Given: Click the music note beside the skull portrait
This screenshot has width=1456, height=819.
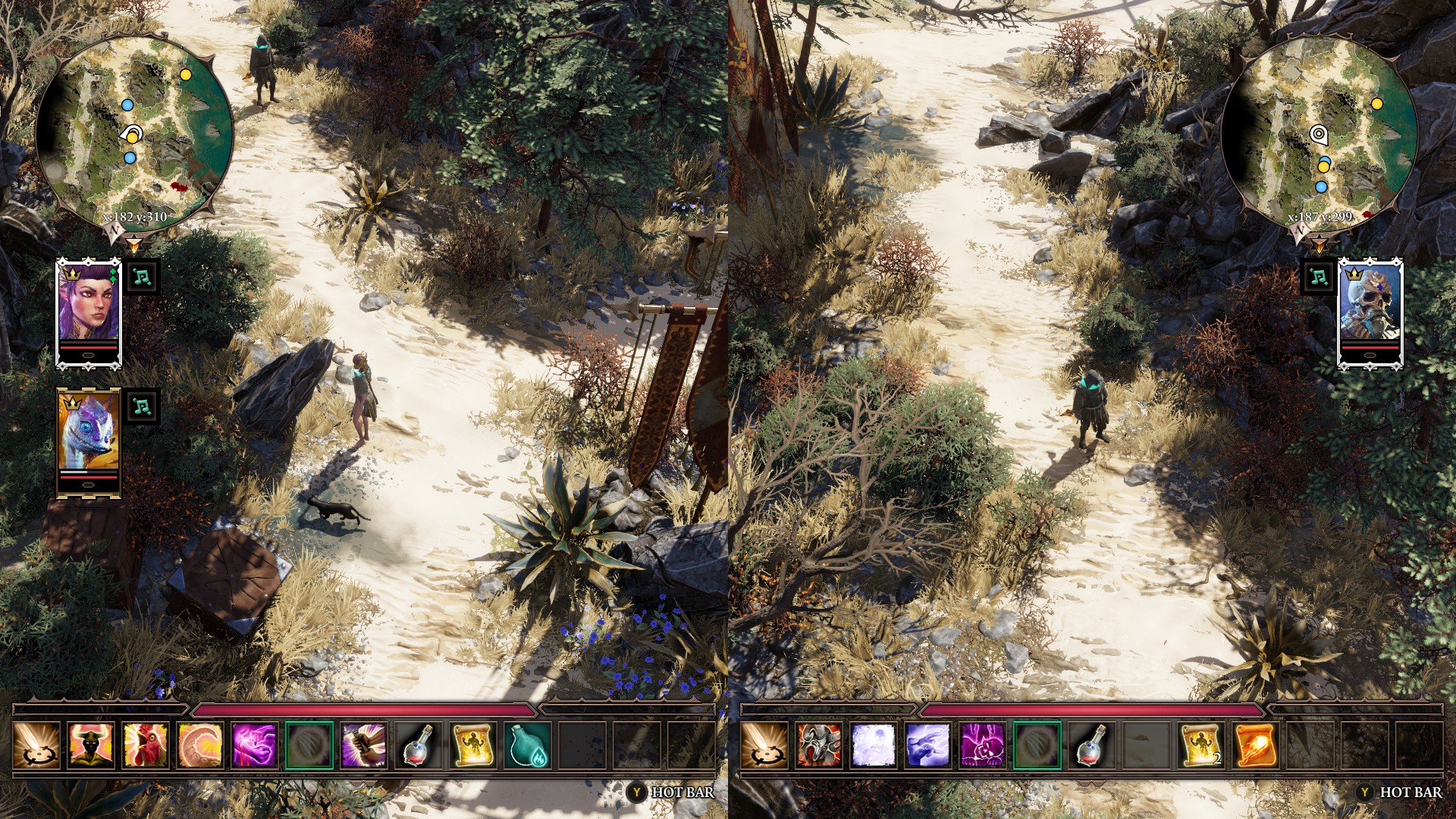Looking at the screenshot, I should pyautogui.click(x=1319, y=277).
